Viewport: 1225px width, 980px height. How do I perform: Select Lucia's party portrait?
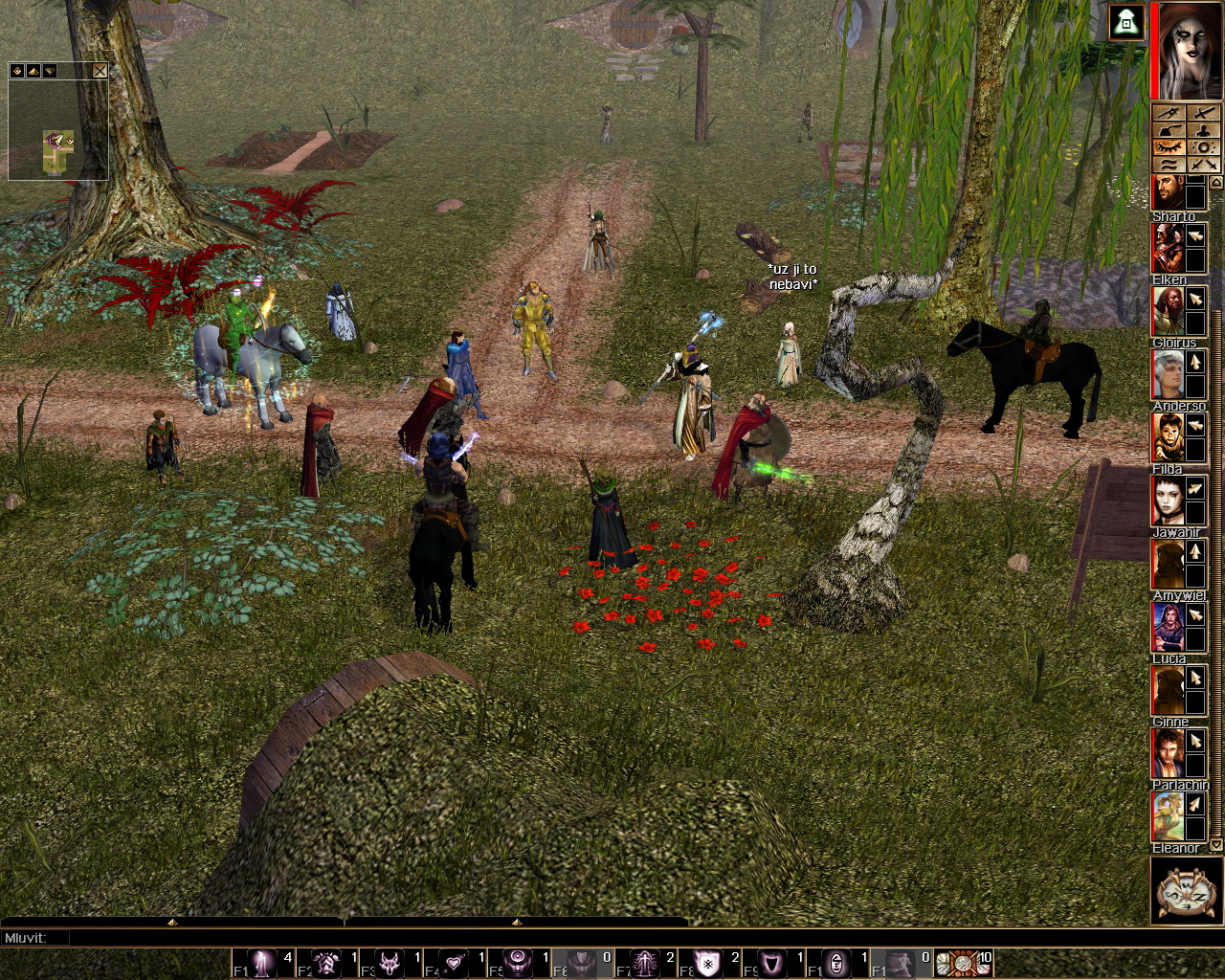pyautogui.click(x=1167, y=628)
